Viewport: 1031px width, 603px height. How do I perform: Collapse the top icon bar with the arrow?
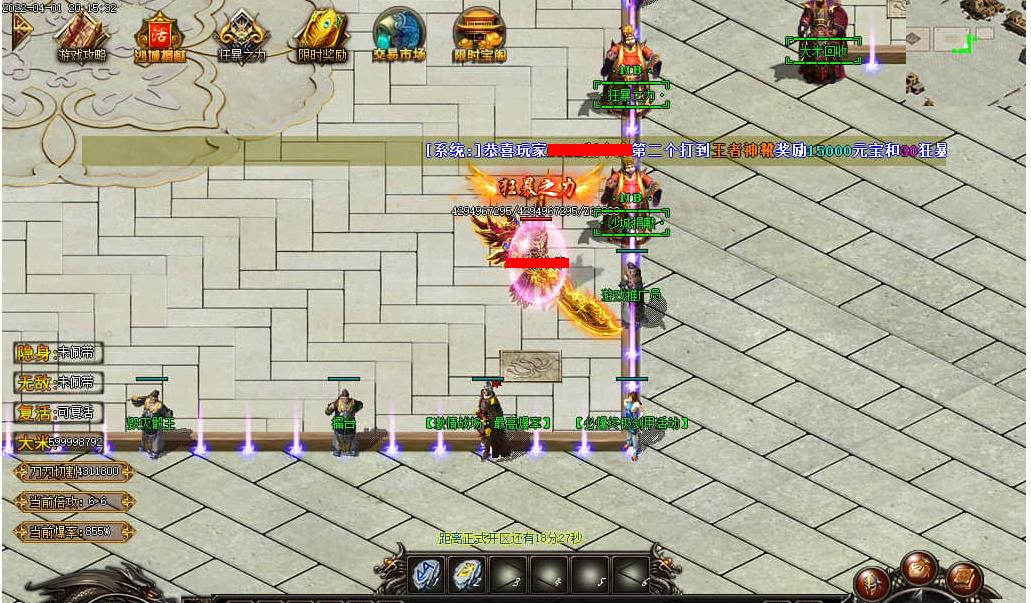20,36
